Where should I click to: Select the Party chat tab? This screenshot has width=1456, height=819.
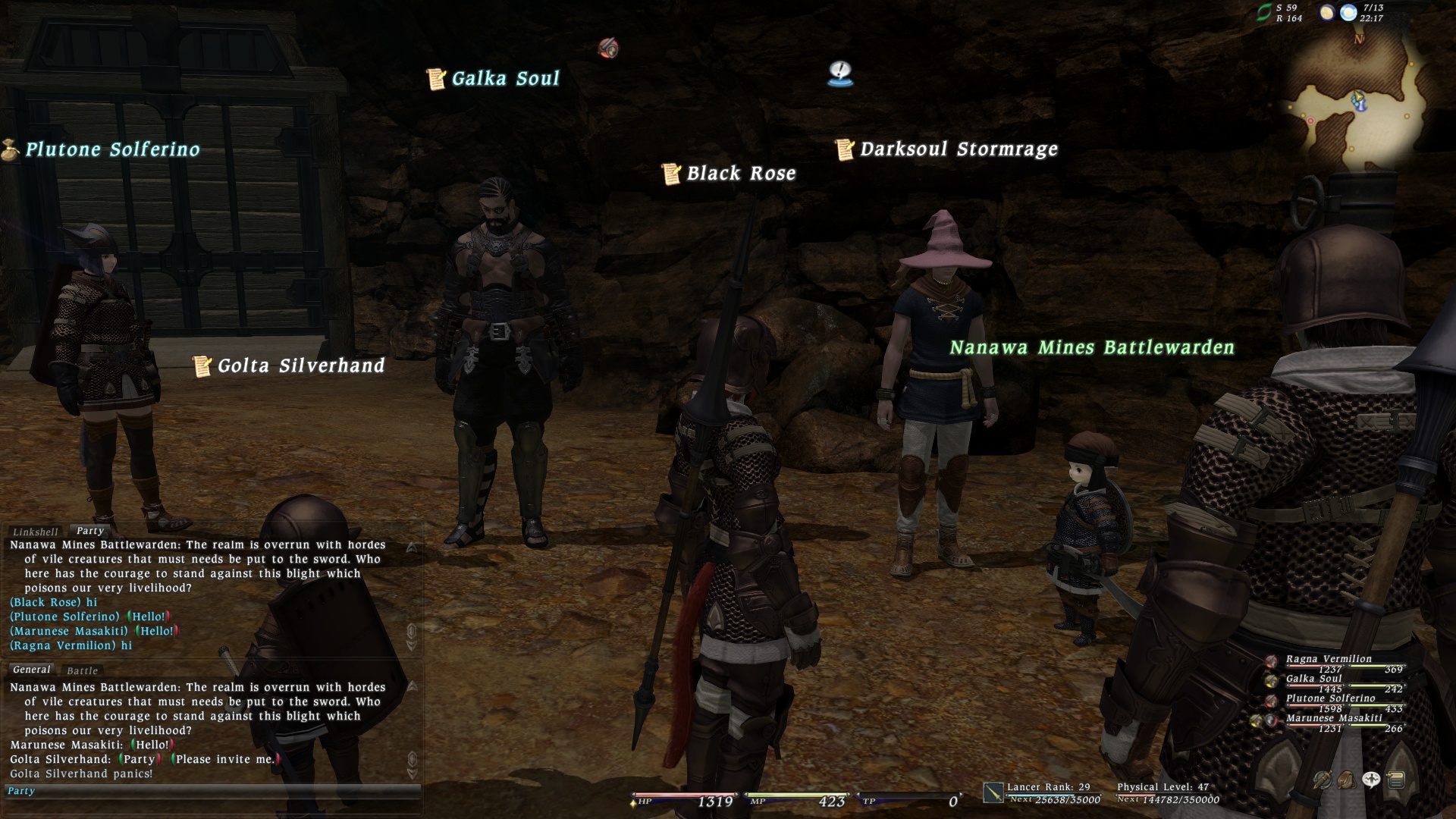tap(89, 531)
